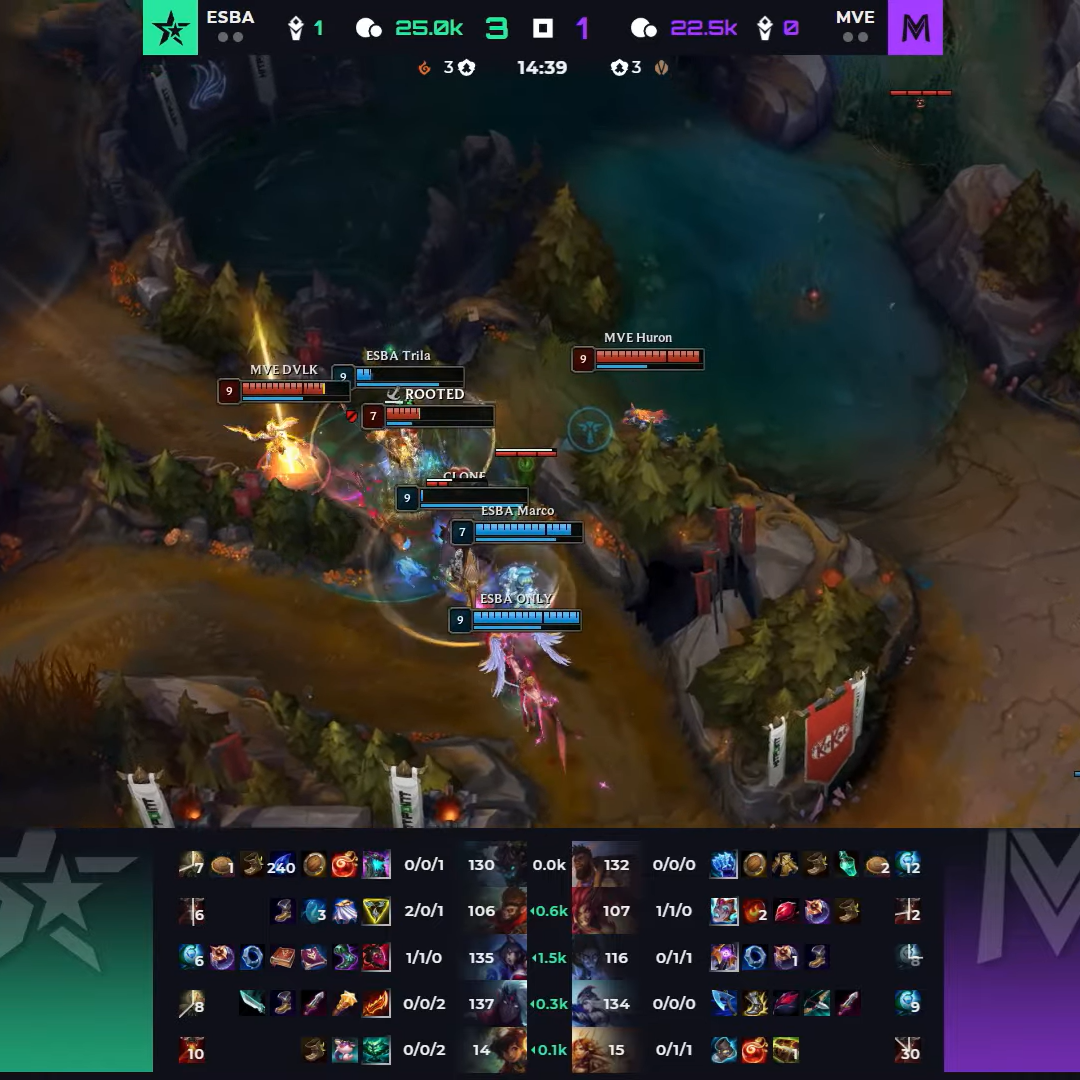Click the ice fist item icon
Screen dimensions: 1080x1080
tap(724, 865)
